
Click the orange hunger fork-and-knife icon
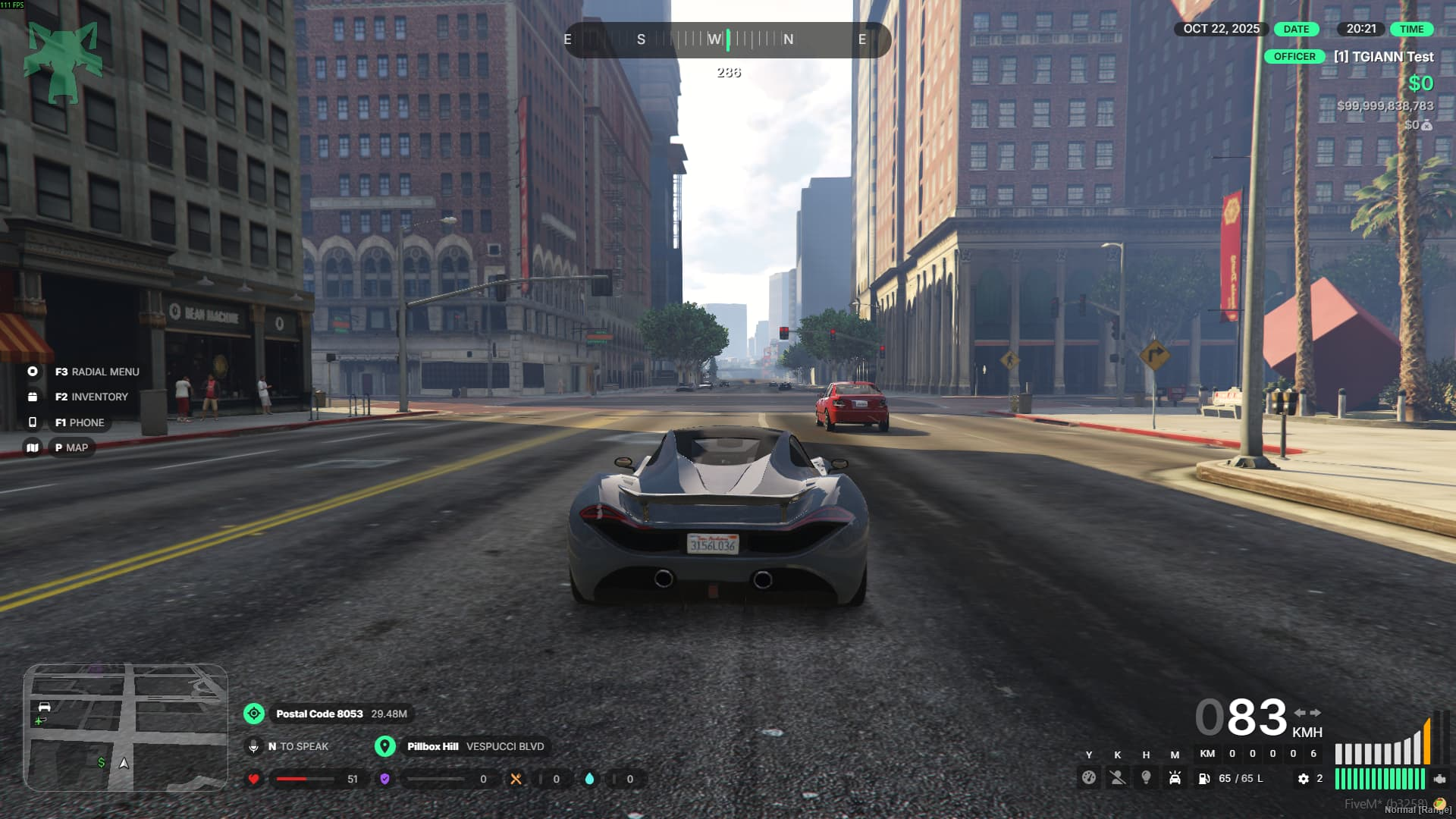coord(516,779)
